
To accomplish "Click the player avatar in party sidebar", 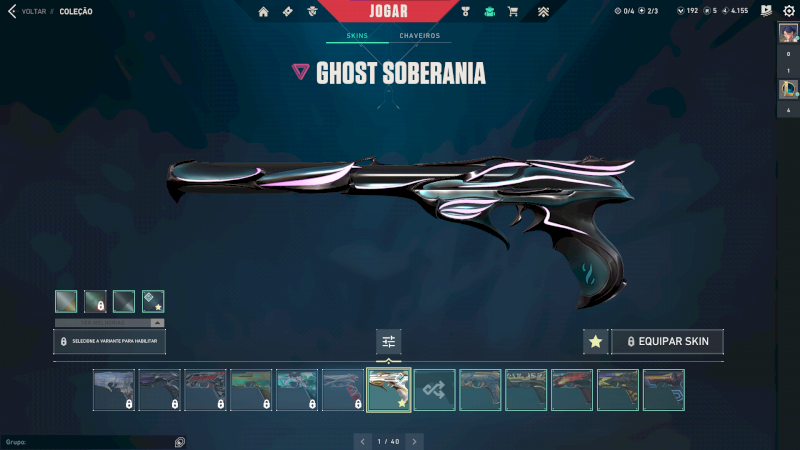I will 788,32.
